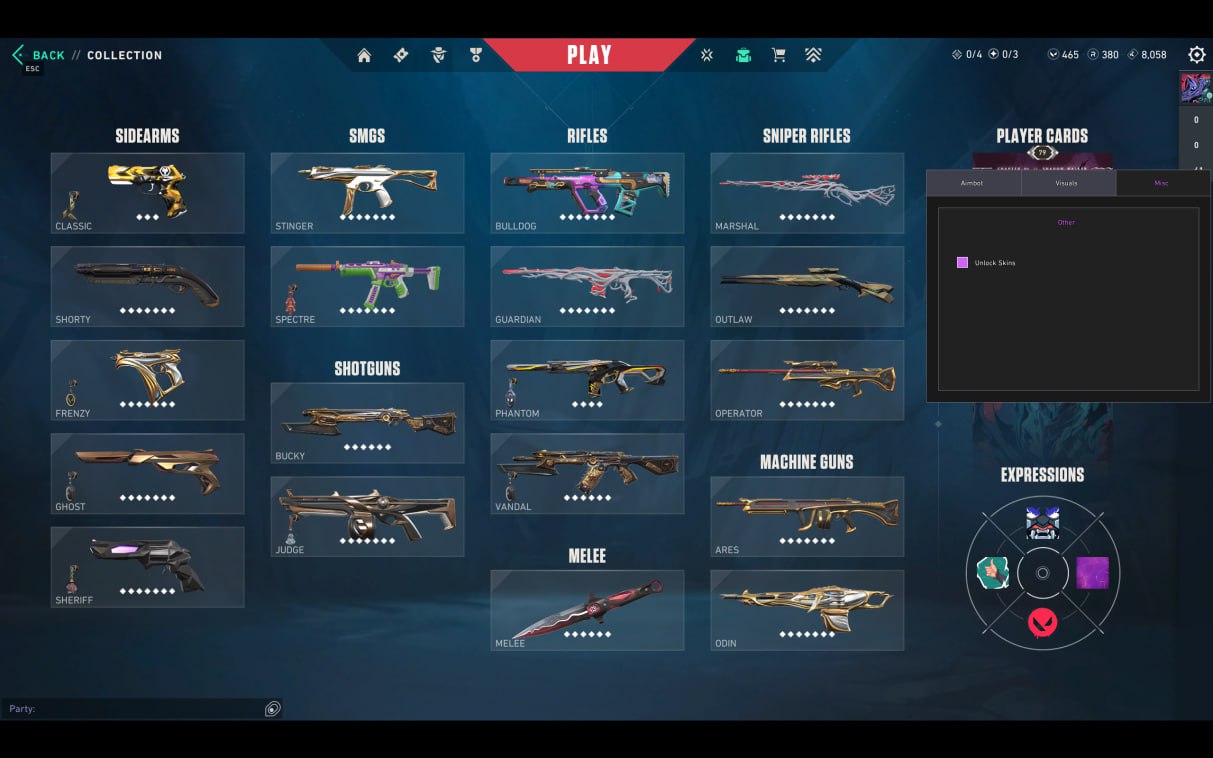Screen dimensions: 1213x758
Task: Open the home screen icon
Action: (364, 56)
